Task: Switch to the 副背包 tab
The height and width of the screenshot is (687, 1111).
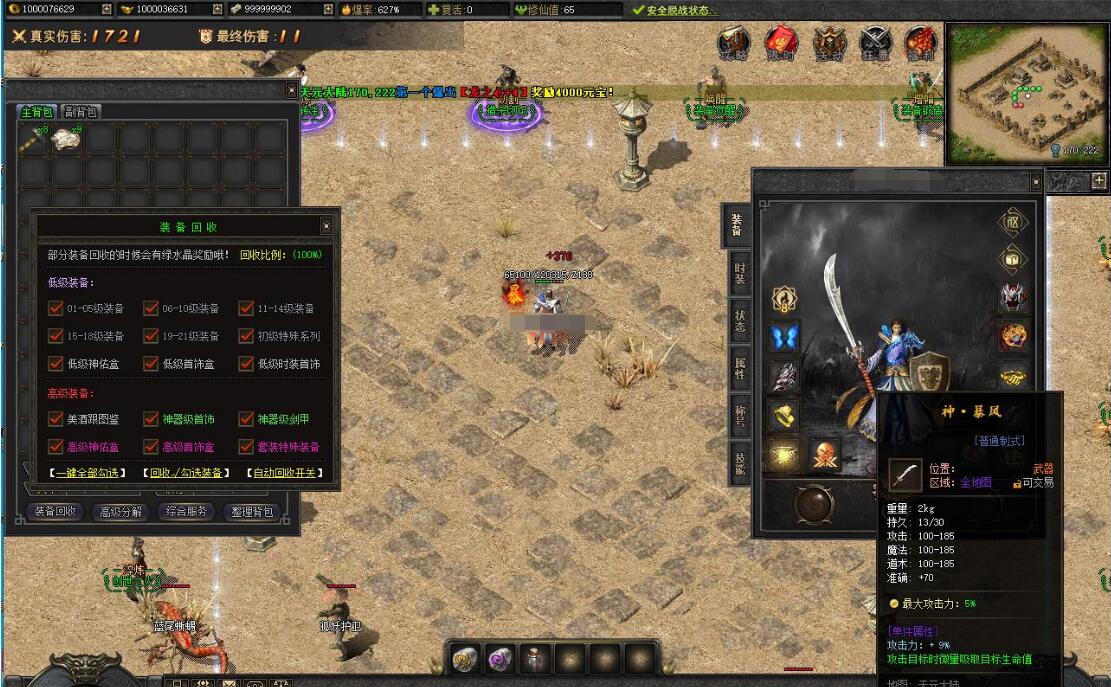Action: [80, 112]
